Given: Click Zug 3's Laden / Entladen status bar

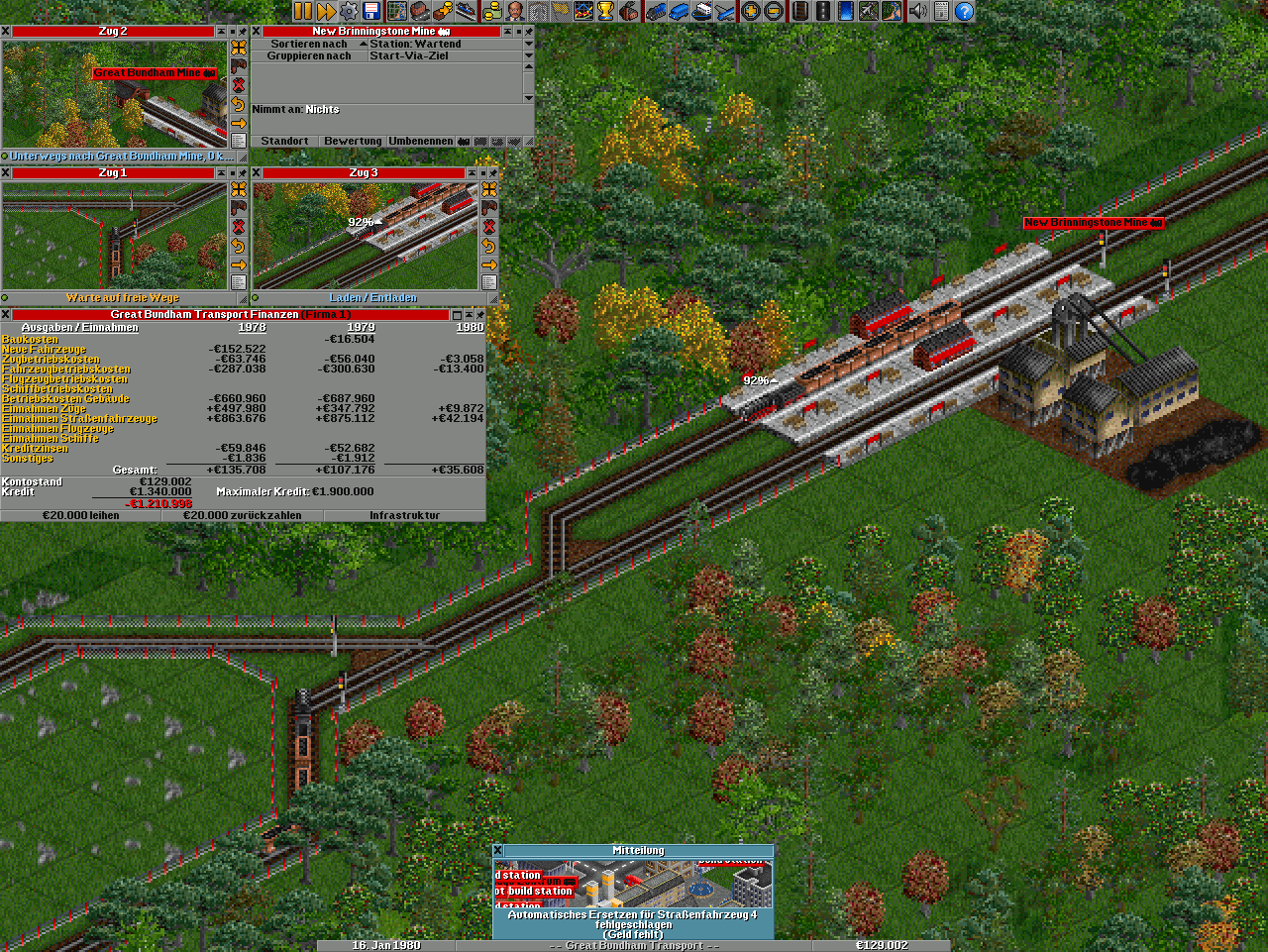Looking at the screenshot, I should click(372, 297).
